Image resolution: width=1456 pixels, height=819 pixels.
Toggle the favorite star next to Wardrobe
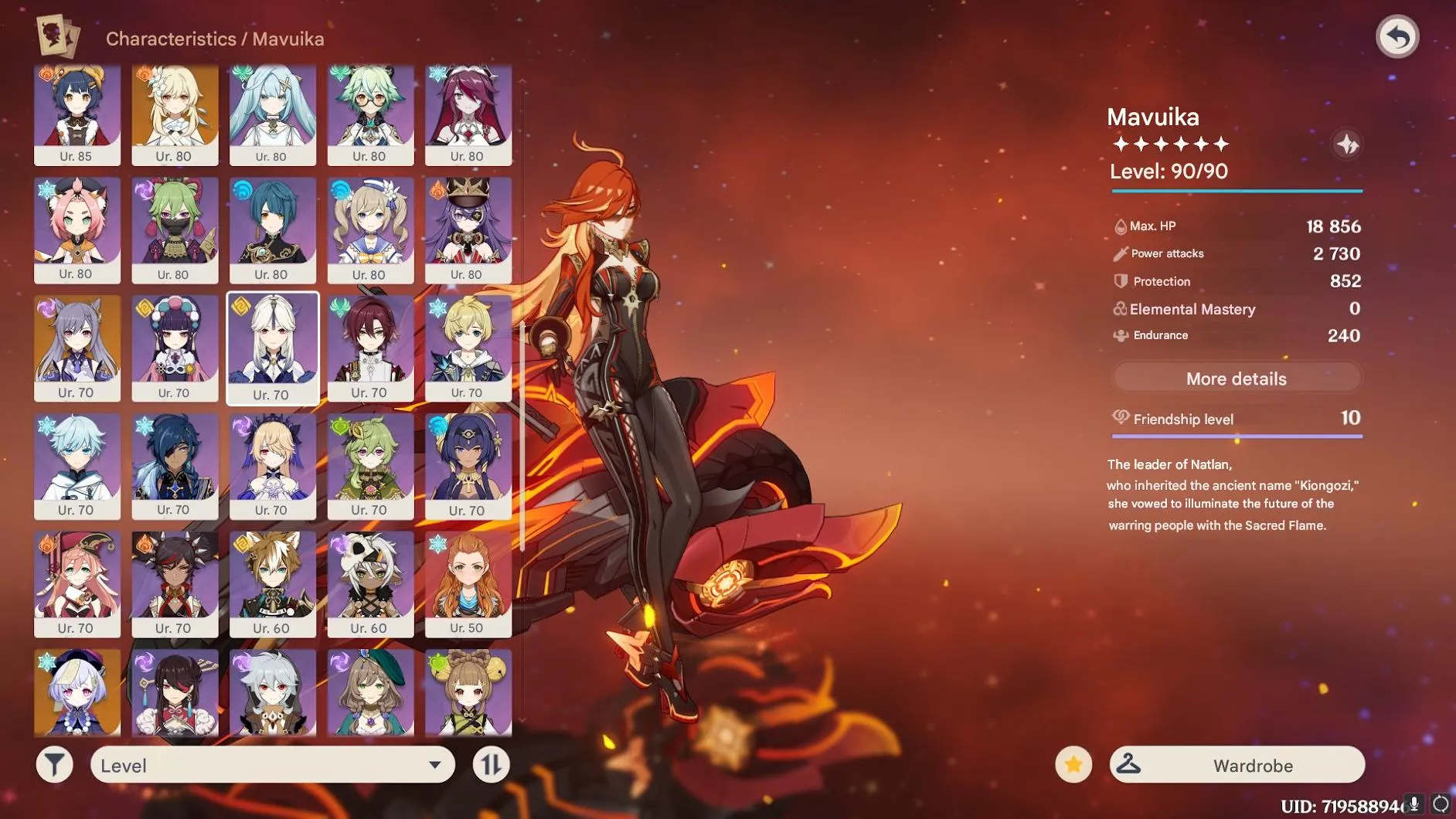coord(1073,765)
